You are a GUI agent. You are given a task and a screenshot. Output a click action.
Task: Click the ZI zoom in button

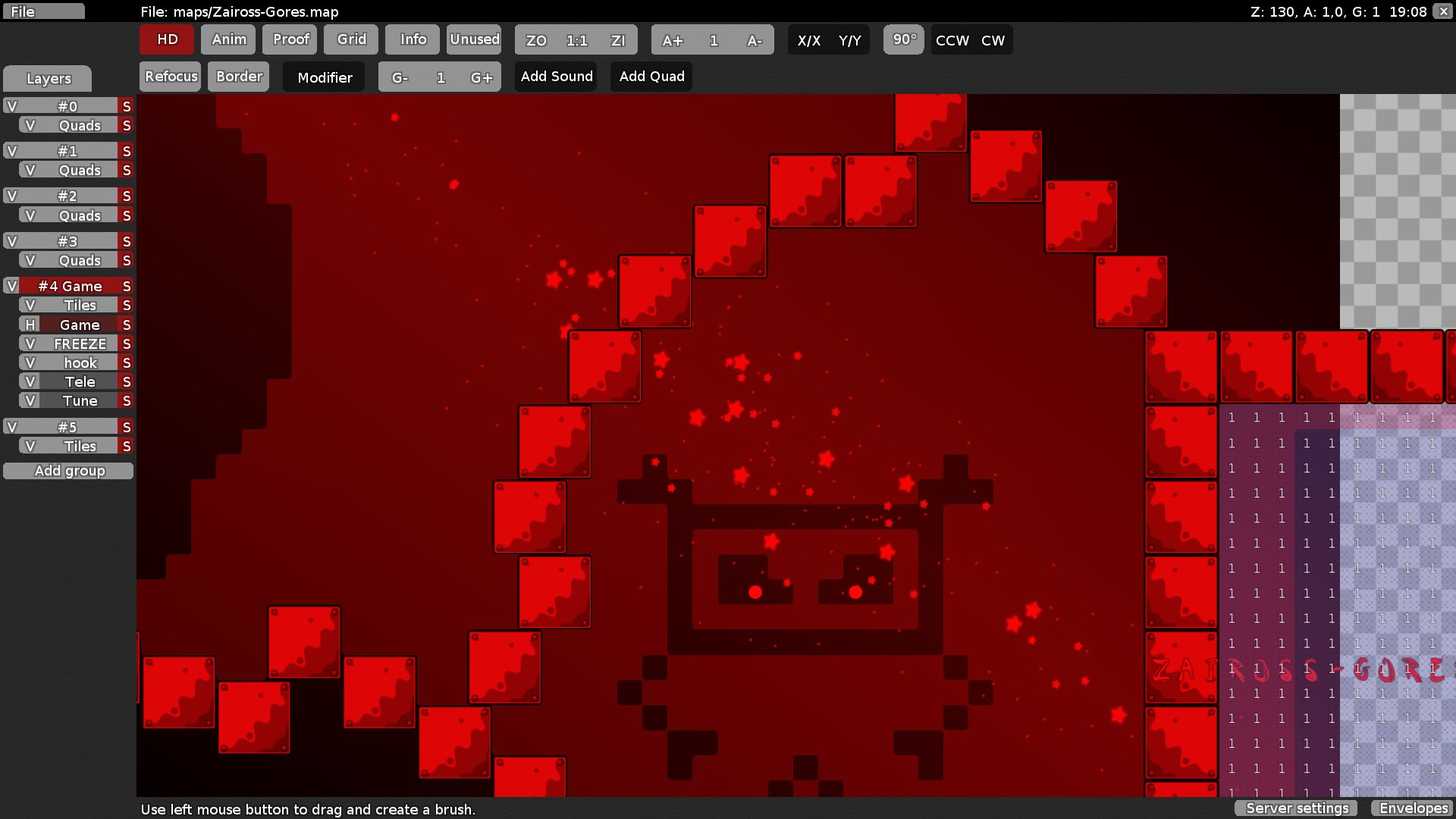618,40
